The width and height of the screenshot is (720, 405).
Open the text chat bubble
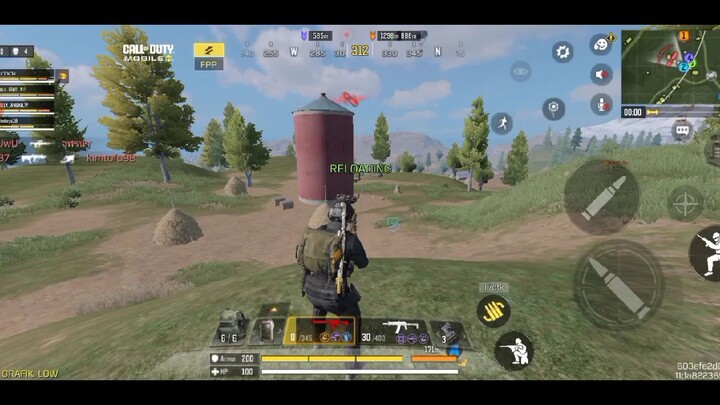pos(682,129)
